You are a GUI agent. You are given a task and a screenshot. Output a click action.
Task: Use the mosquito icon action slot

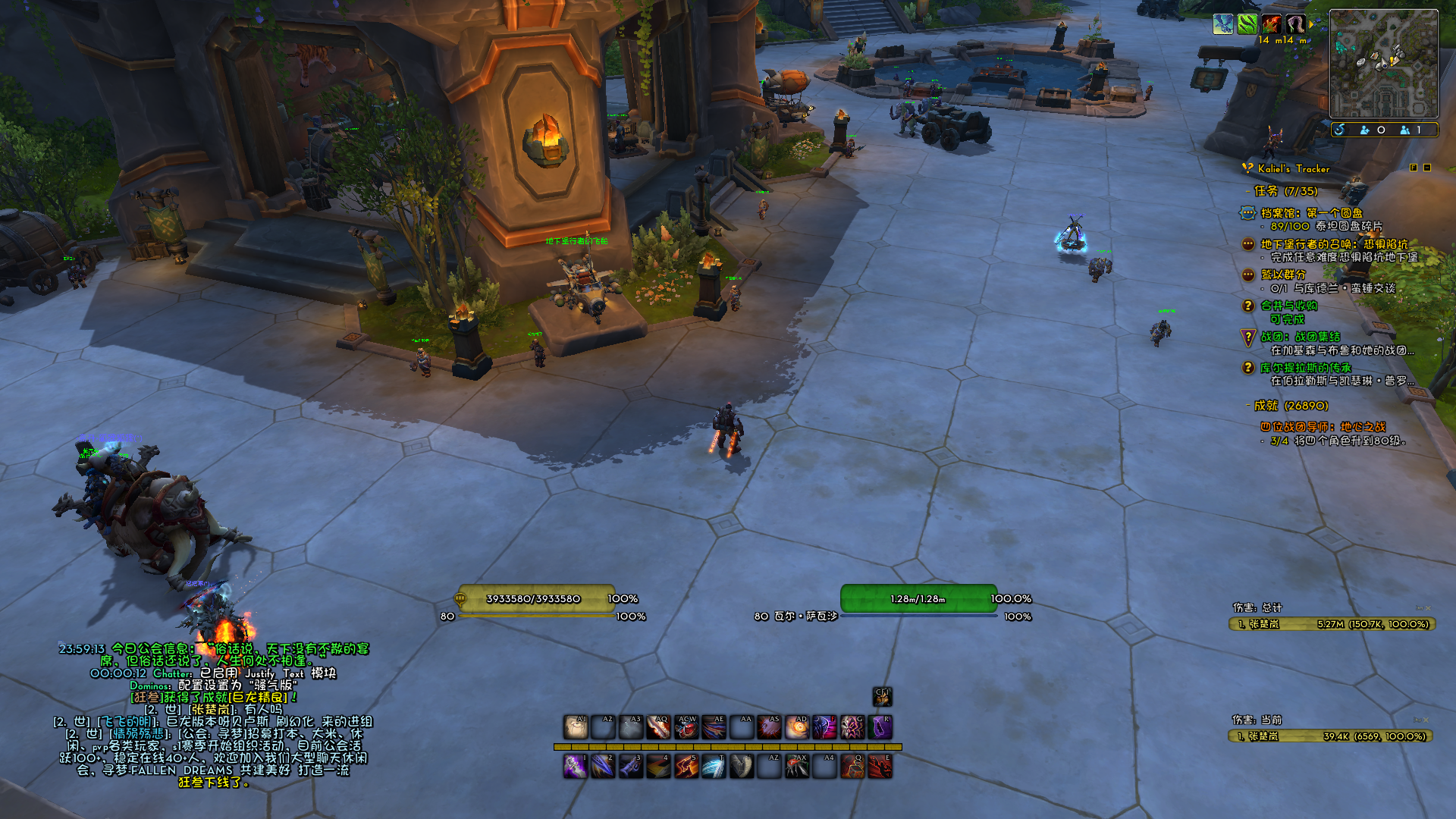click(x=797, y=767)
